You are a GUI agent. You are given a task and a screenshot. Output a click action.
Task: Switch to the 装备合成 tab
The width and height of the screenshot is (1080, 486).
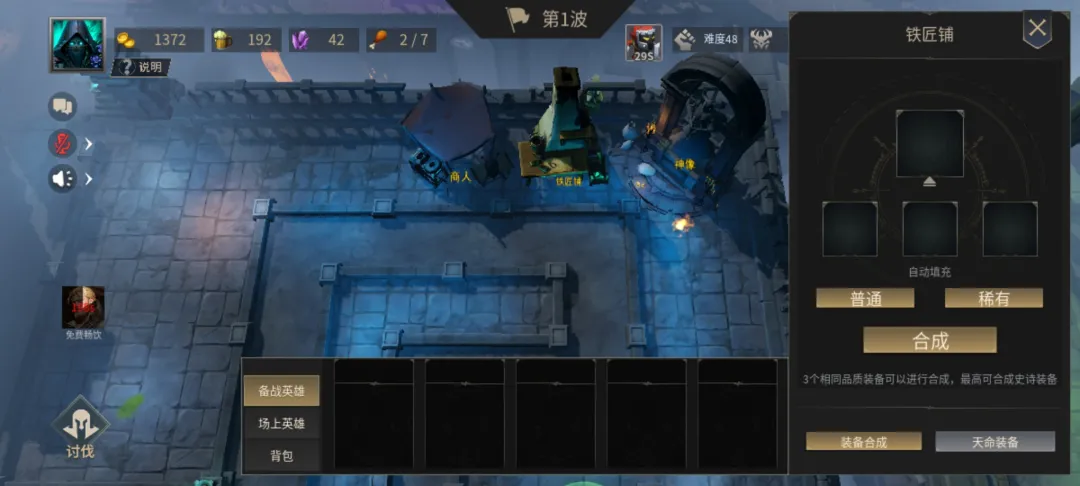[x=865, y=441]
